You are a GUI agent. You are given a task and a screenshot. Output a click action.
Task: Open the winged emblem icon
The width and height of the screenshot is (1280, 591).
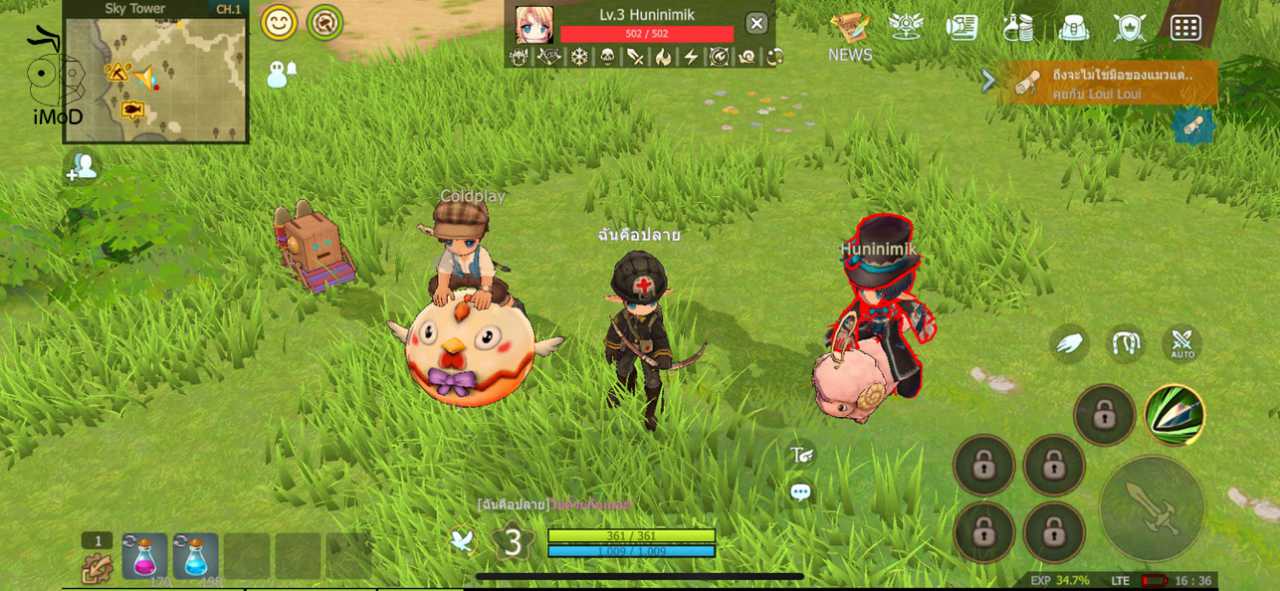906,27
